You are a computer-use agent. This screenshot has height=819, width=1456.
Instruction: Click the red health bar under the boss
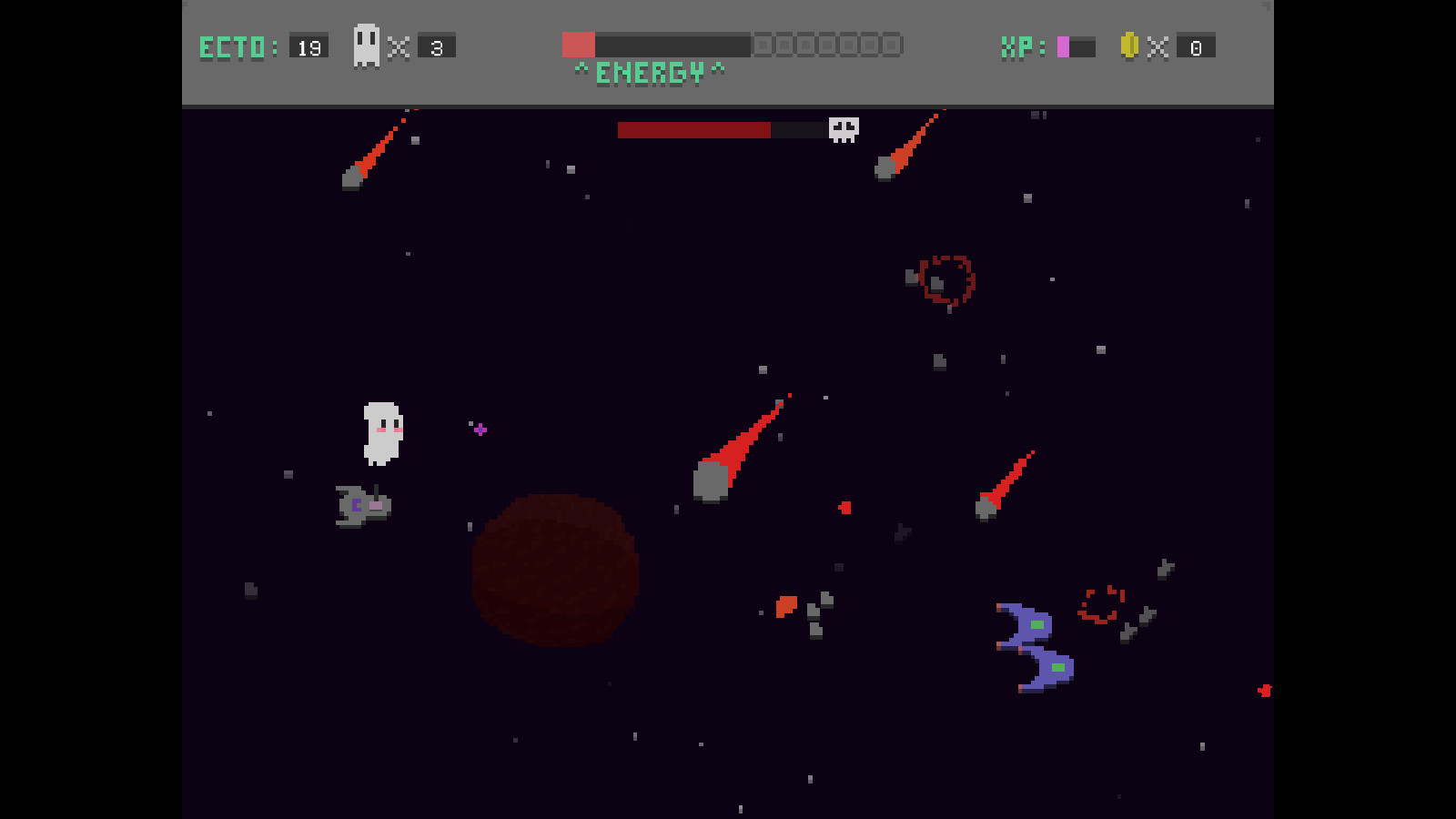coord(696,129)
